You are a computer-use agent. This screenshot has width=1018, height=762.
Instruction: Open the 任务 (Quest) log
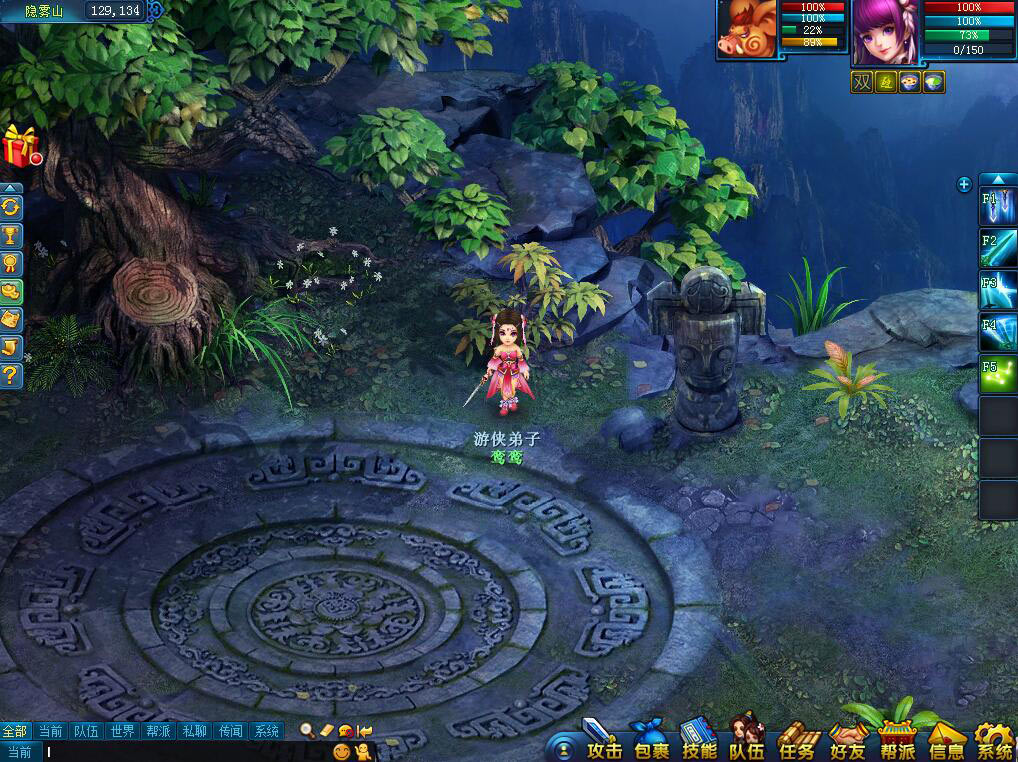tap(797, 742)
